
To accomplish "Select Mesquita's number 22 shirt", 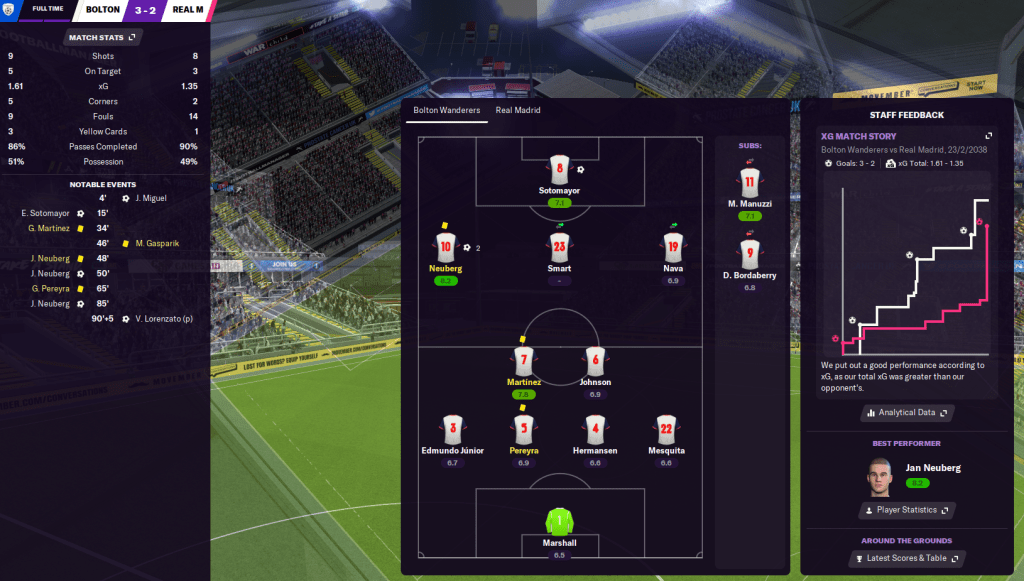I will (x=666, y=429).
